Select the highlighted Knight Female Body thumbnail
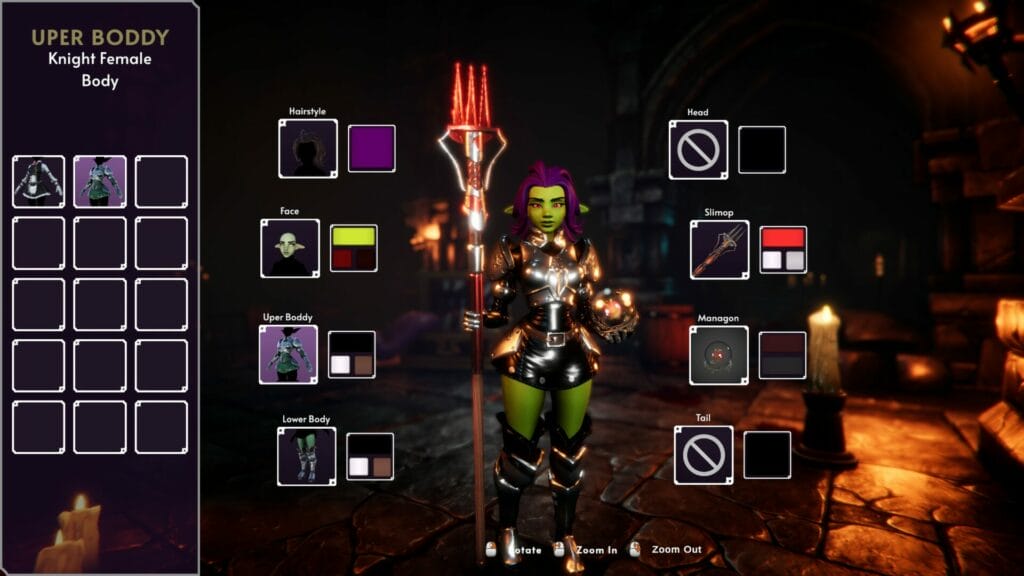The height and width of the screenshot is (576, 1024). click(100, 181)
